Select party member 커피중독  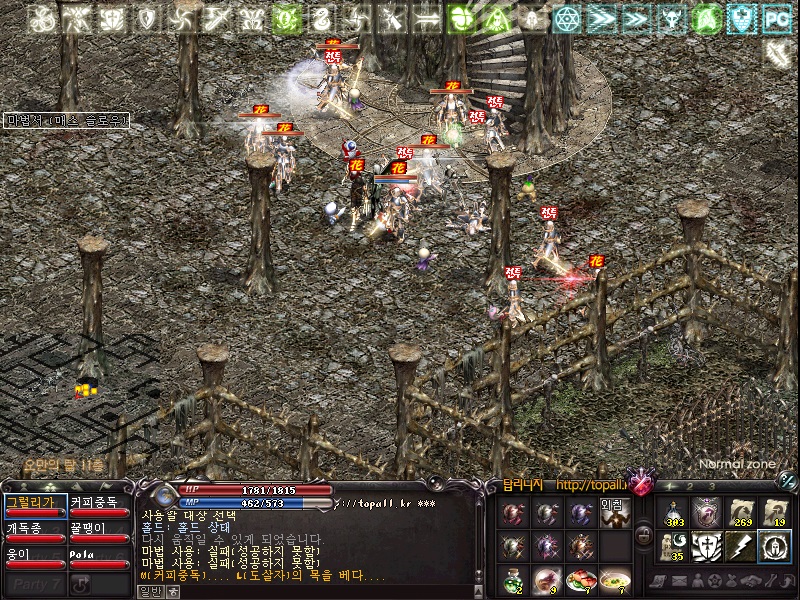point(98,503)
